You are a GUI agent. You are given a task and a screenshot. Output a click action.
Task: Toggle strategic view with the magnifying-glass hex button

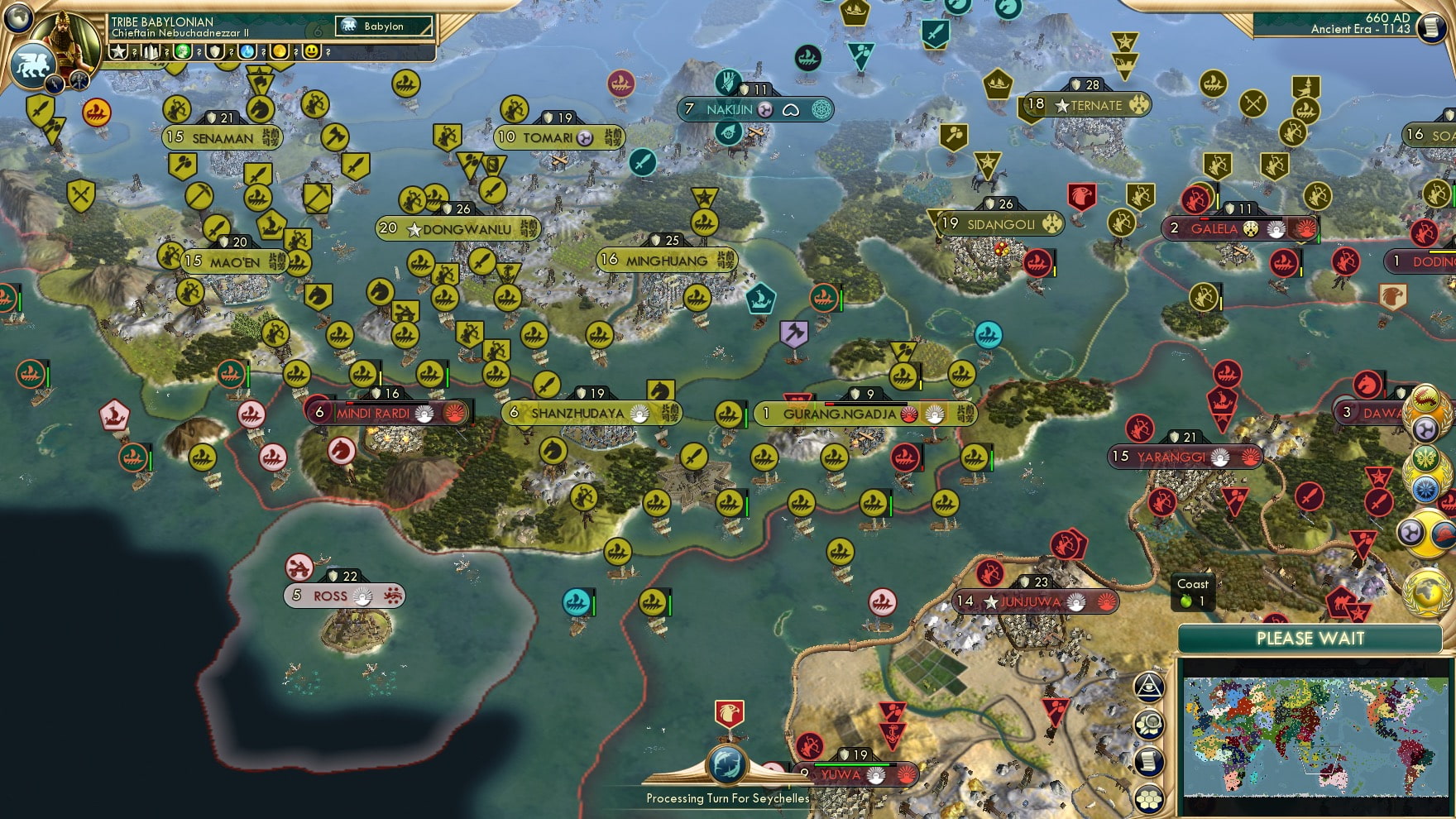1149,724
